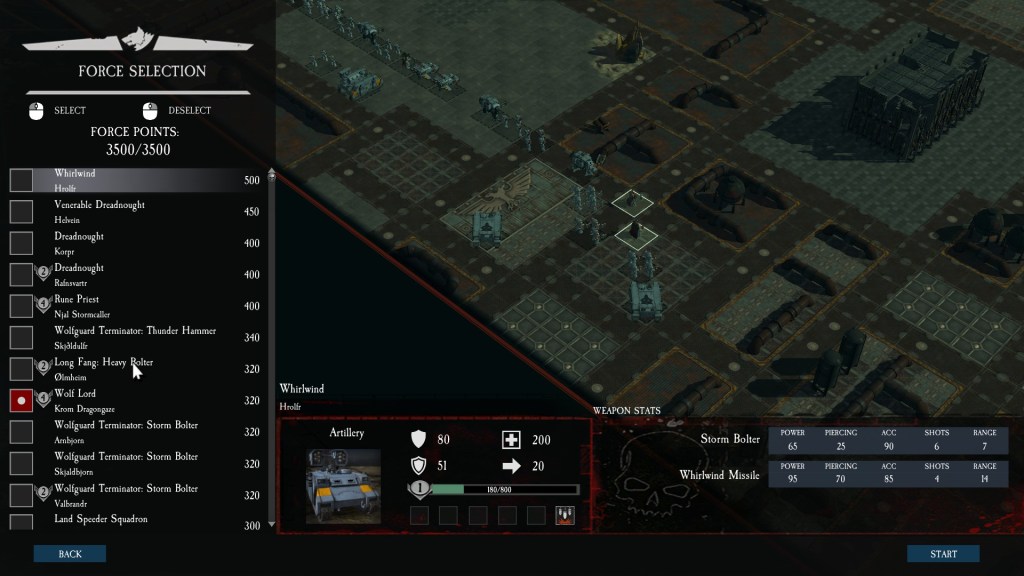Click the Whirlwind artillery portrait thumbnail
Screen dimensions: 1024x576
click(343, 485)
